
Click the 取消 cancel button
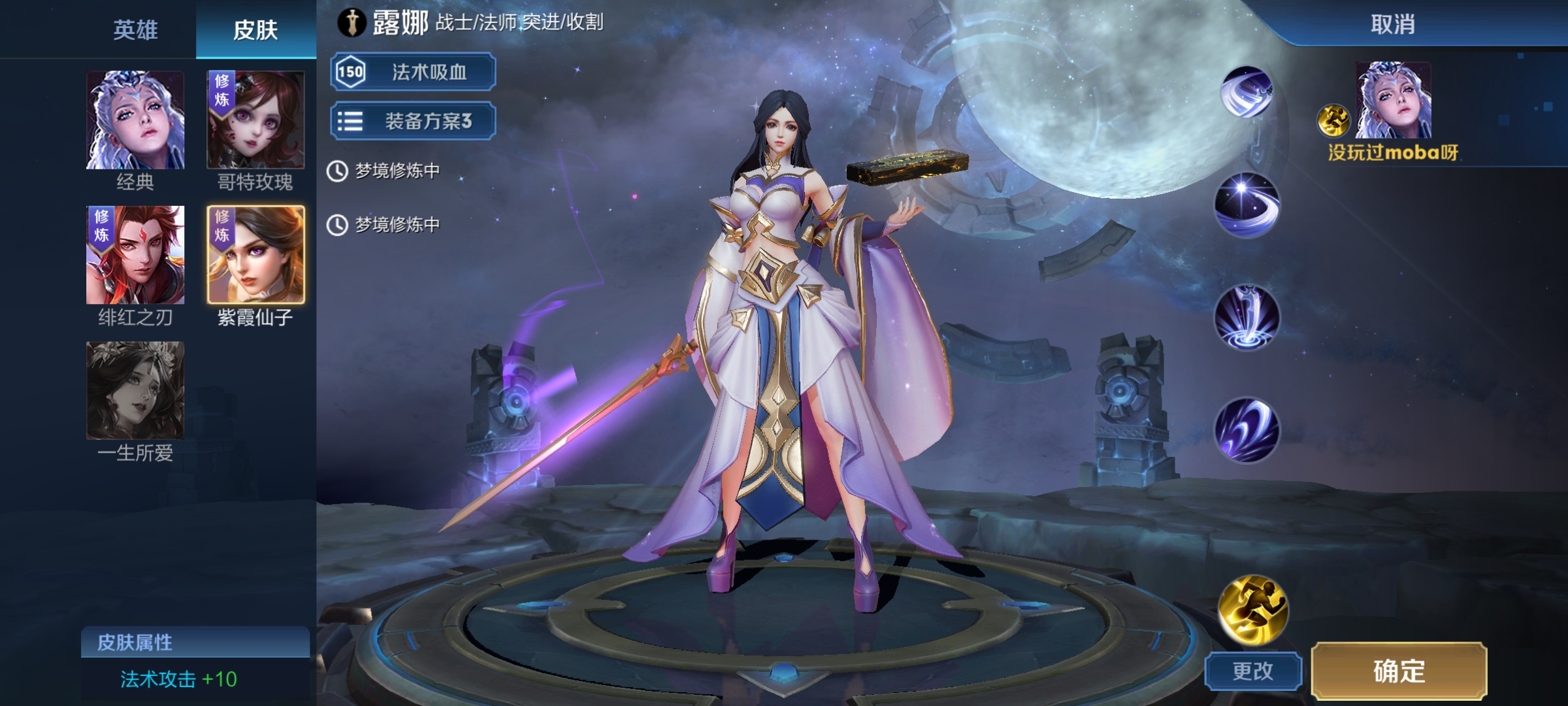pyautogui.click(x=1392, y=25)
